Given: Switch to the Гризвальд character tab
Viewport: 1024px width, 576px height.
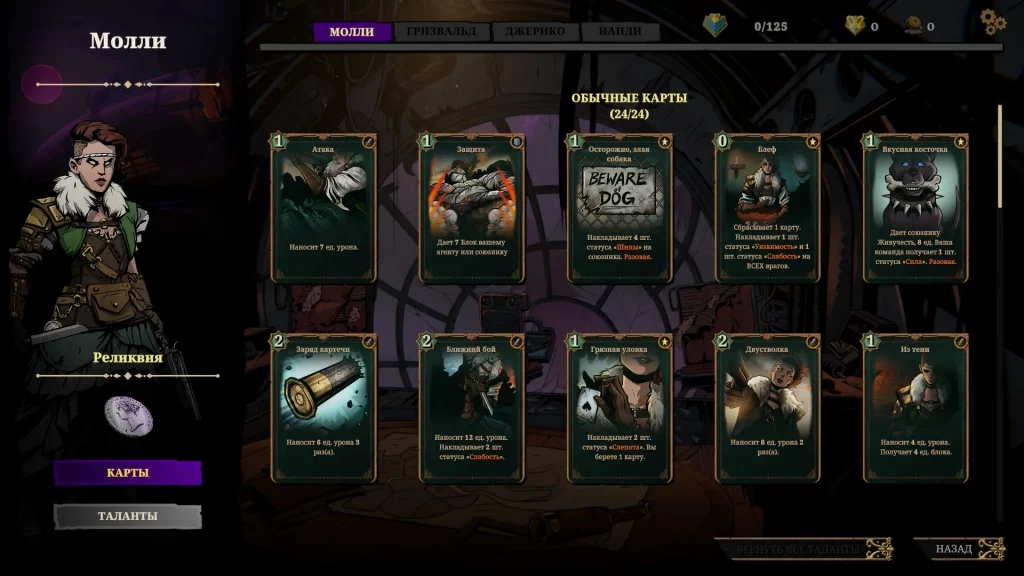Looking at the screenshot, I should click(442, 32).
